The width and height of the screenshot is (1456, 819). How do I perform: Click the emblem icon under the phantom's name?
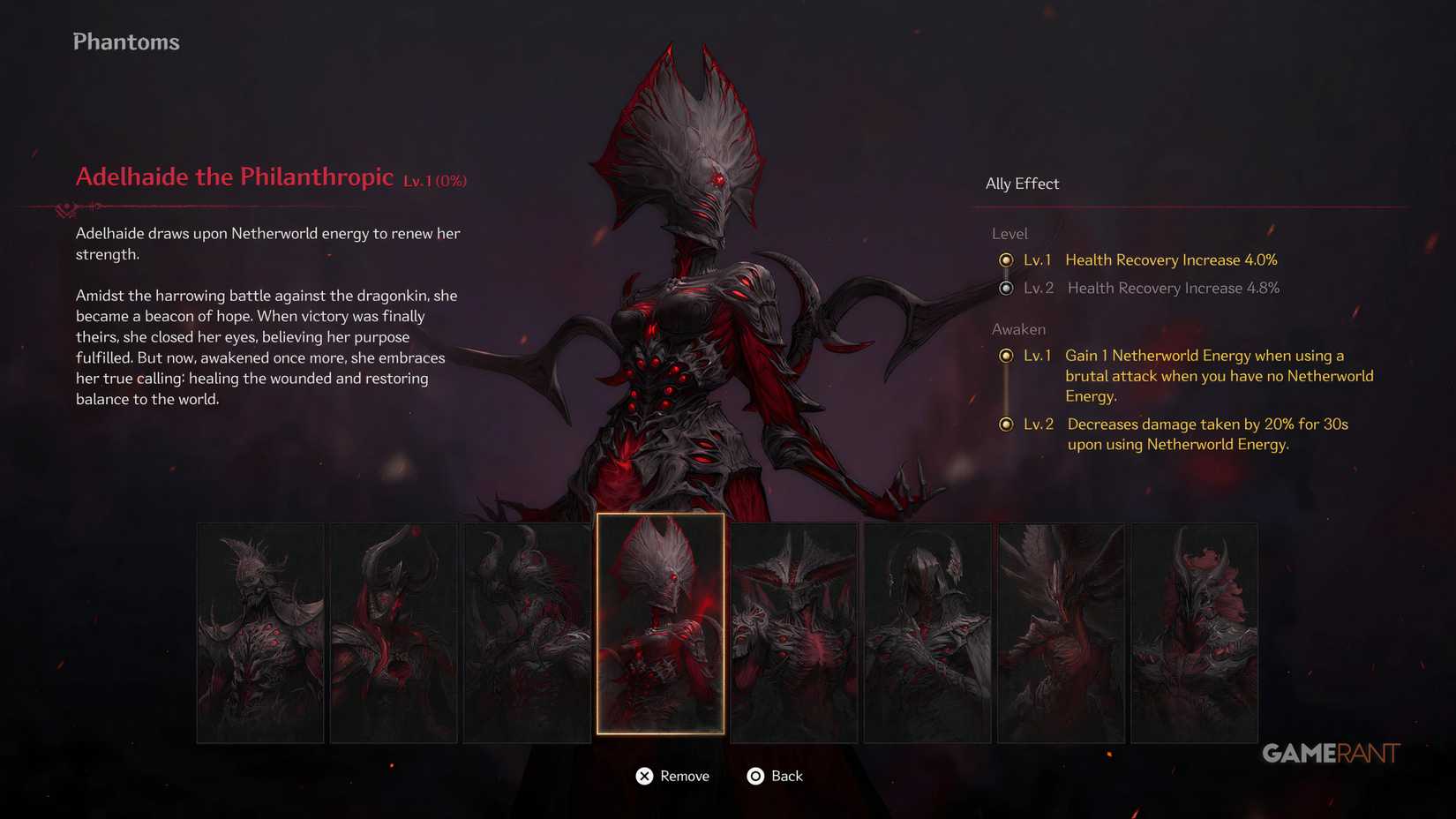coord(66,210)
